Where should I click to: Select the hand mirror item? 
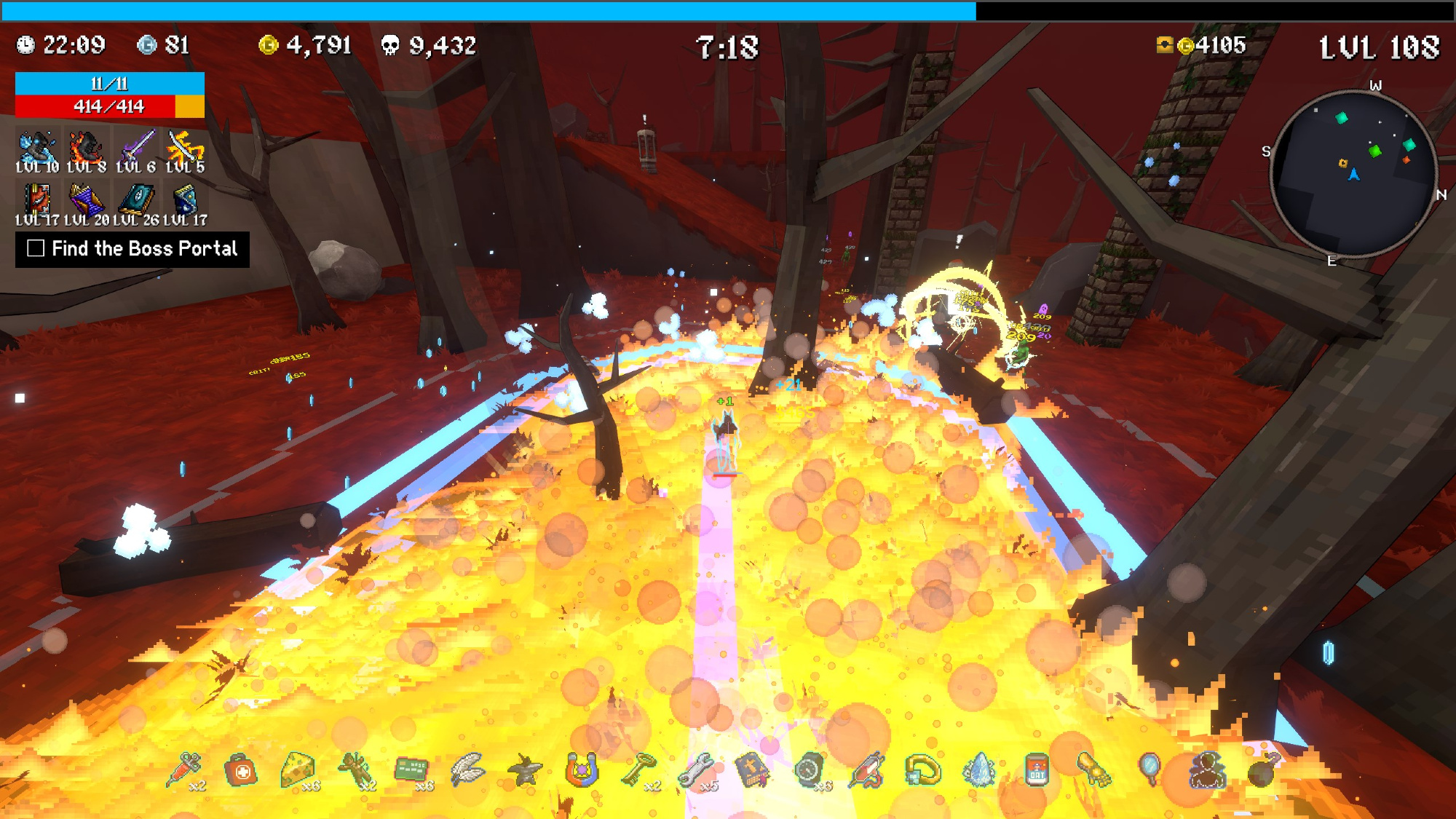[1150, 769]
